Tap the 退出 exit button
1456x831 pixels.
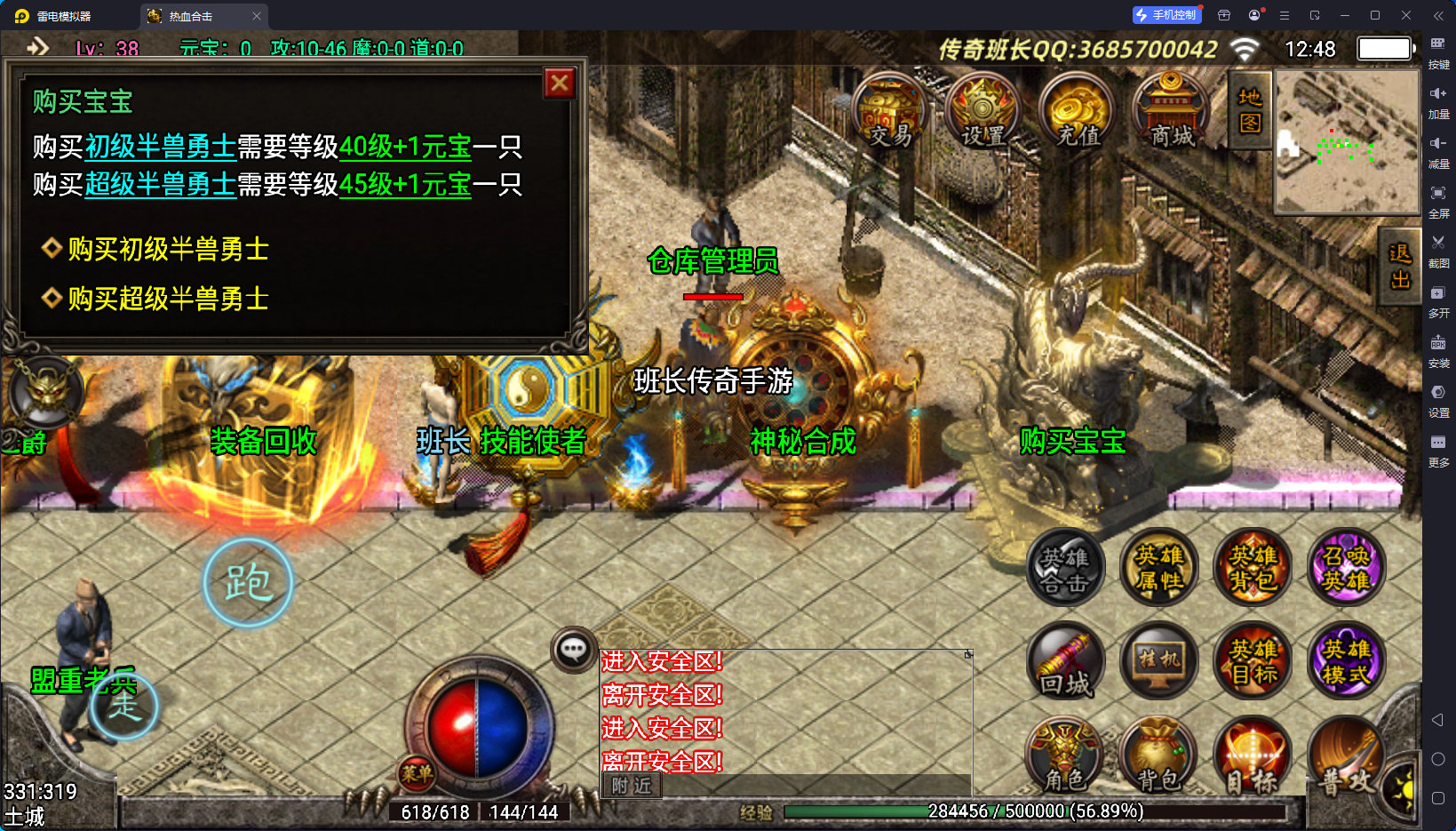[1400, 267]
